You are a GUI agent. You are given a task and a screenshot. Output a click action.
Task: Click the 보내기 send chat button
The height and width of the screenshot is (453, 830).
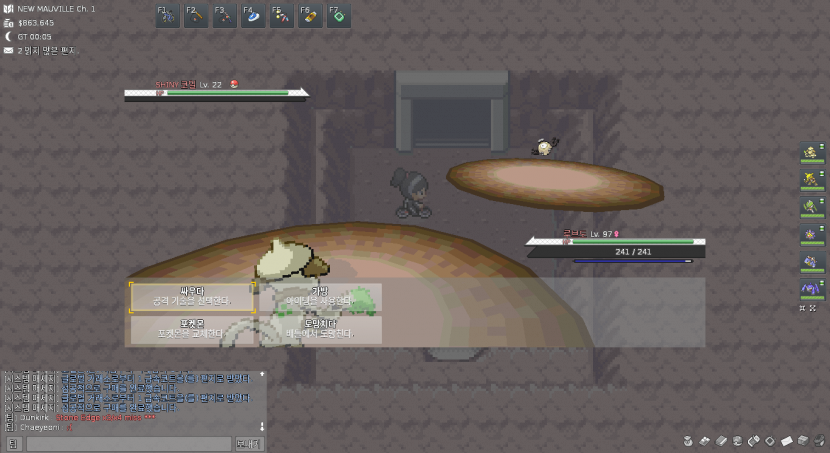(x=249, y=443)
